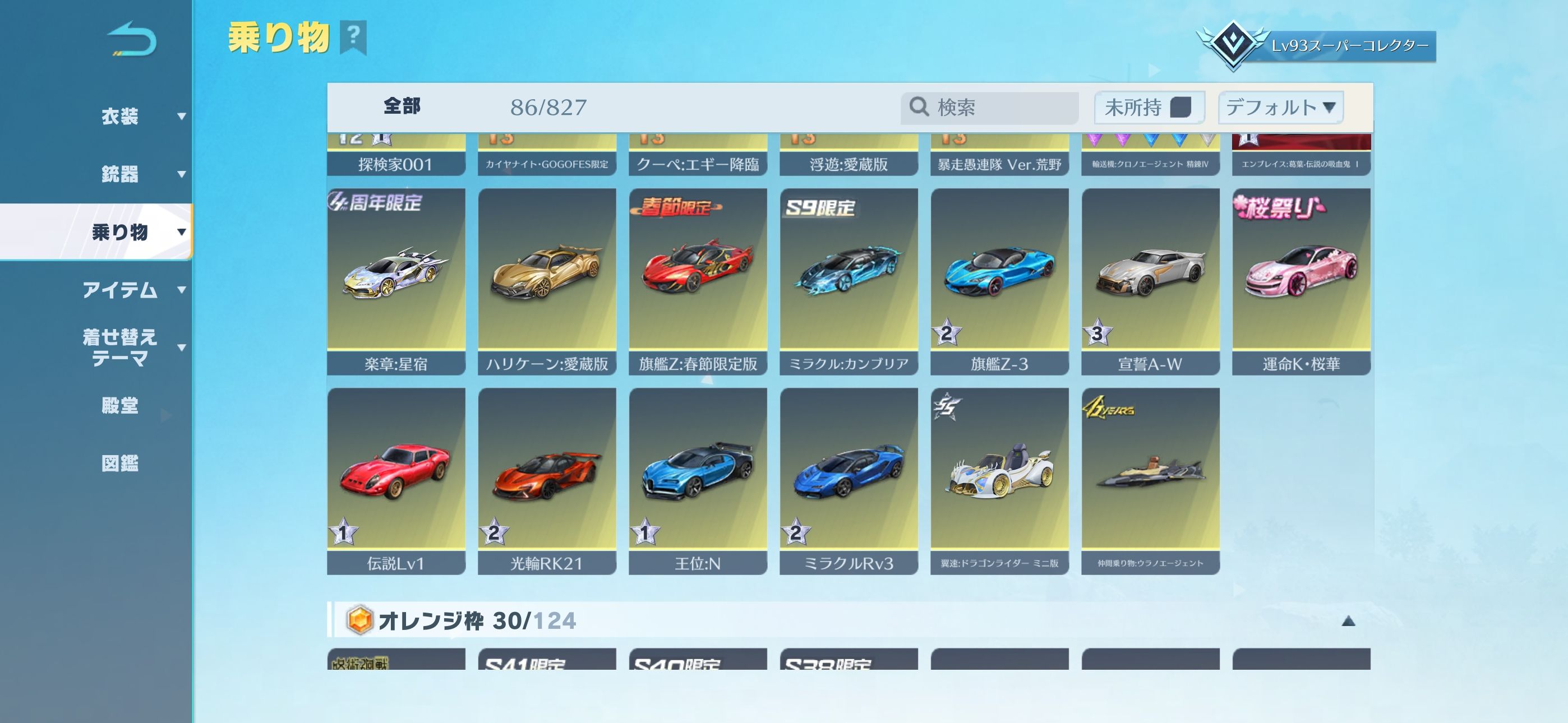Viewport: 1568px width, 723px height.
Task: Open the 殿堂 section
Action: [121, 405]
